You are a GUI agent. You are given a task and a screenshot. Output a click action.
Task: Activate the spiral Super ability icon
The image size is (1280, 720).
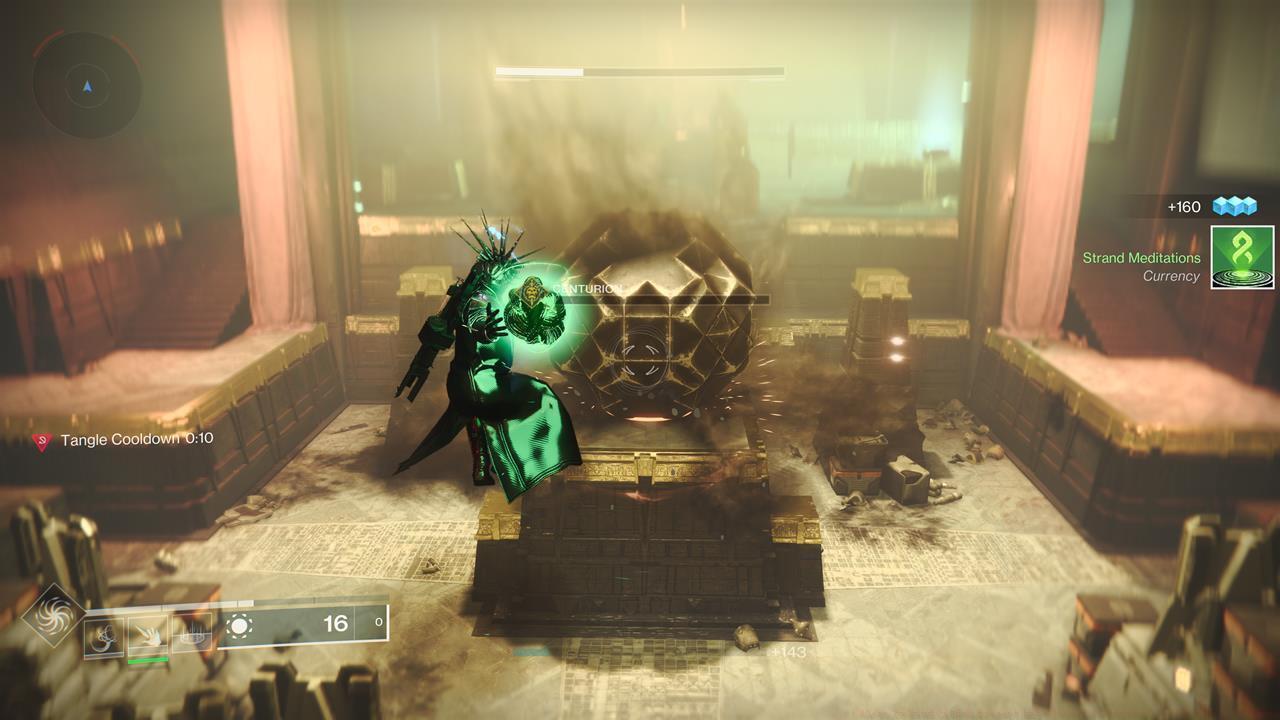coord(54,615)
